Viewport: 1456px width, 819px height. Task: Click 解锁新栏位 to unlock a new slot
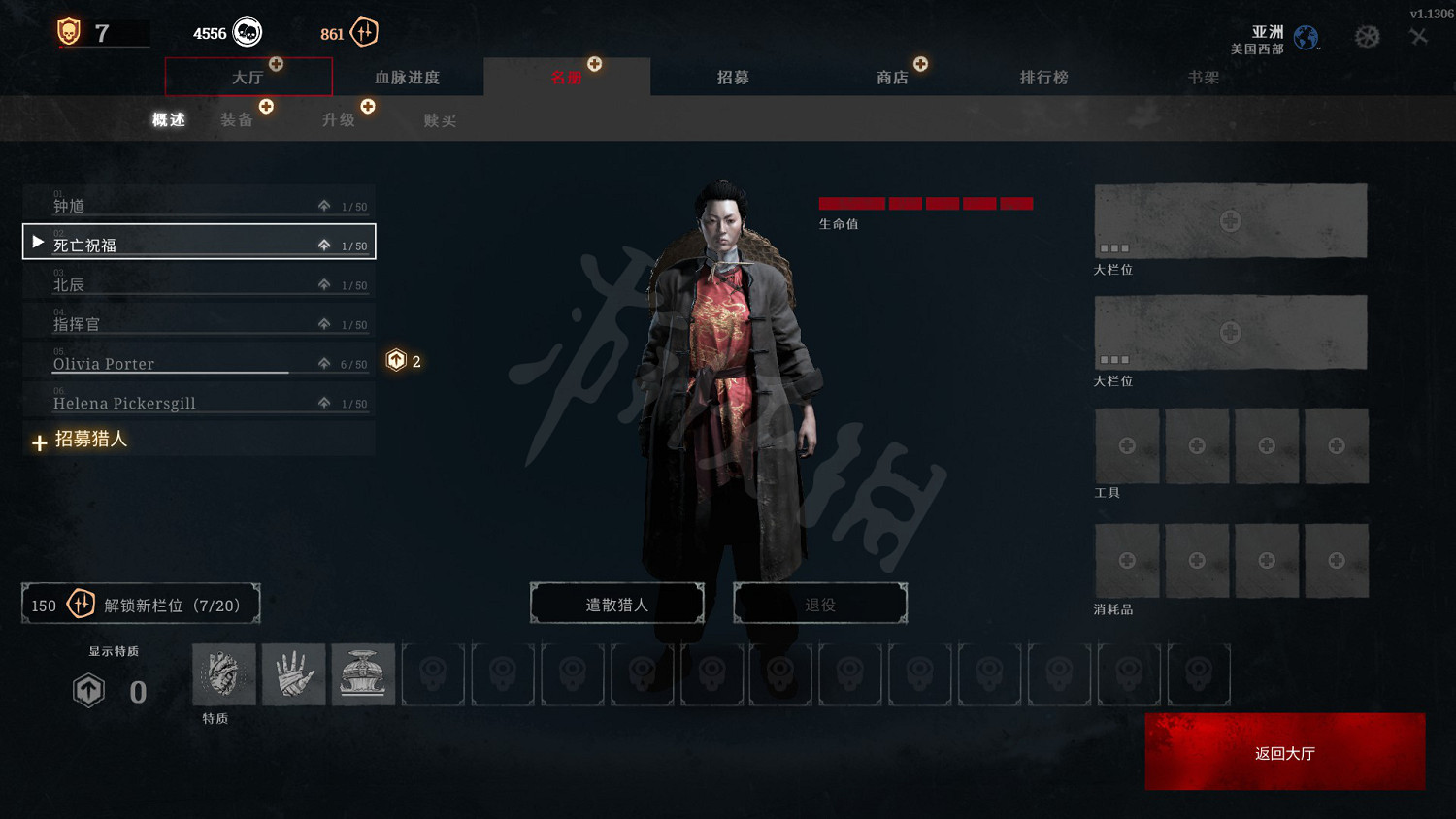[x=141, y=603]
